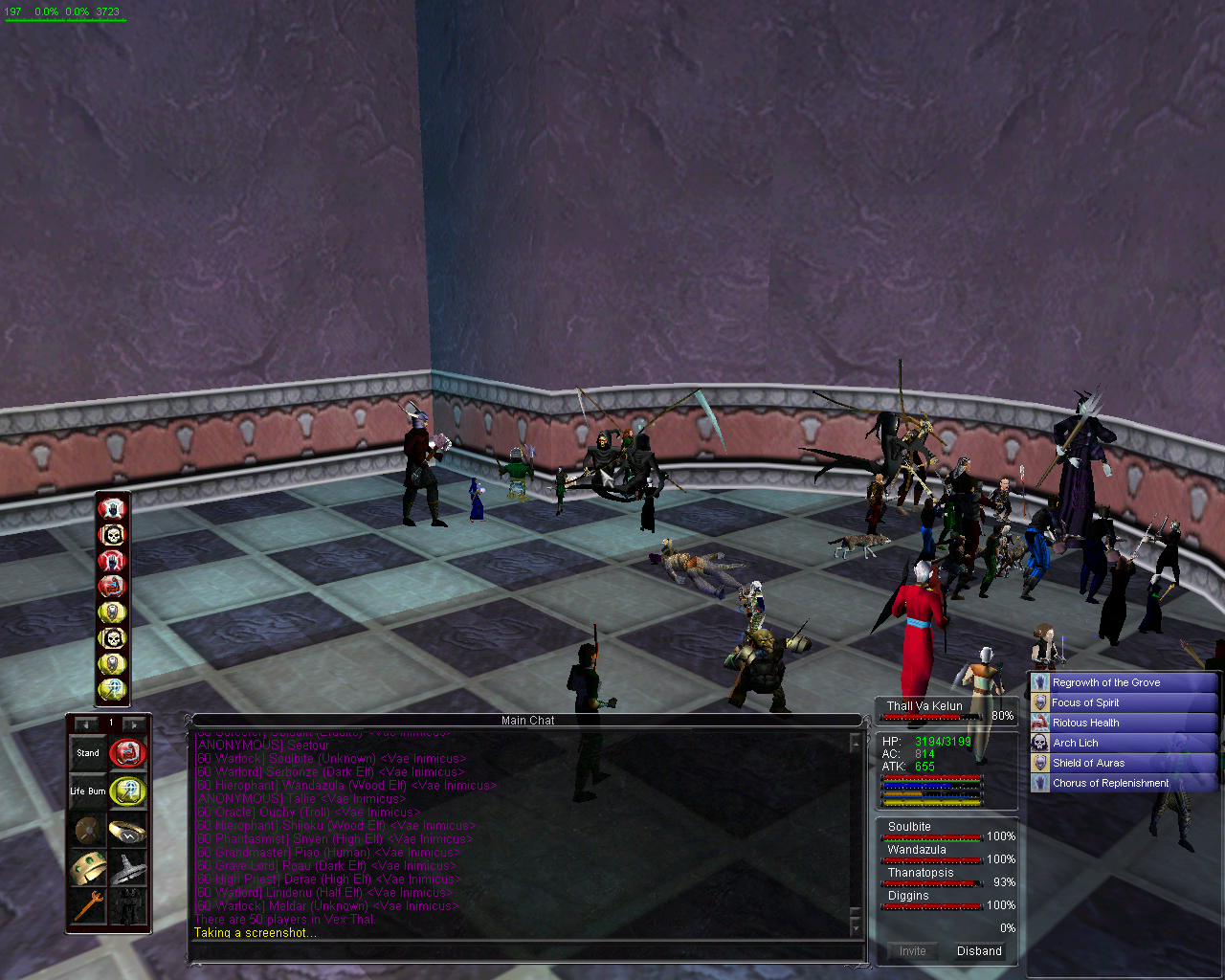Click the Arch Lich buff
The width and height of the screenshot is (1225, 980).
(x=1076, y=743)
